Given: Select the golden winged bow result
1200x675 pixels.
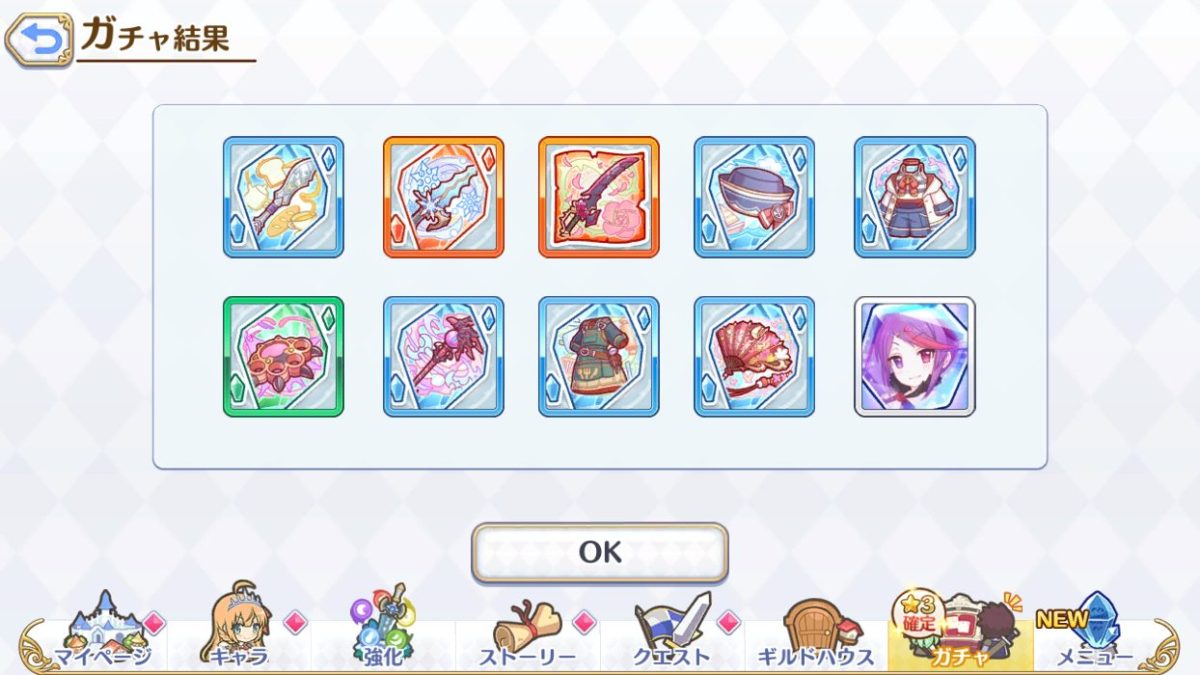Looking at the screenshot, I should tap(283, 197).
